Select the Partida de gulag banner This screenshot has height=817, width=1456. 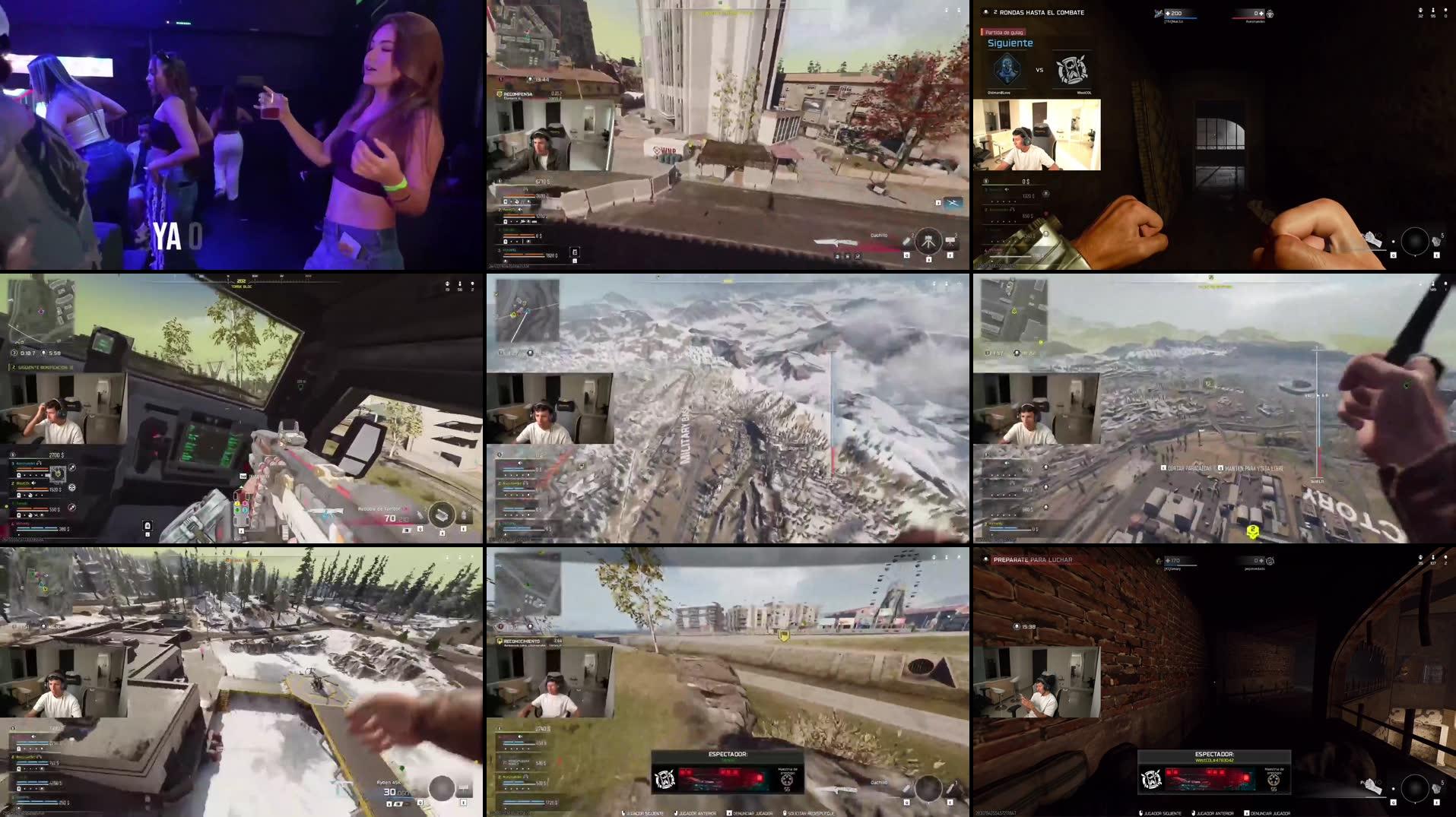(x=1004, y=33)
